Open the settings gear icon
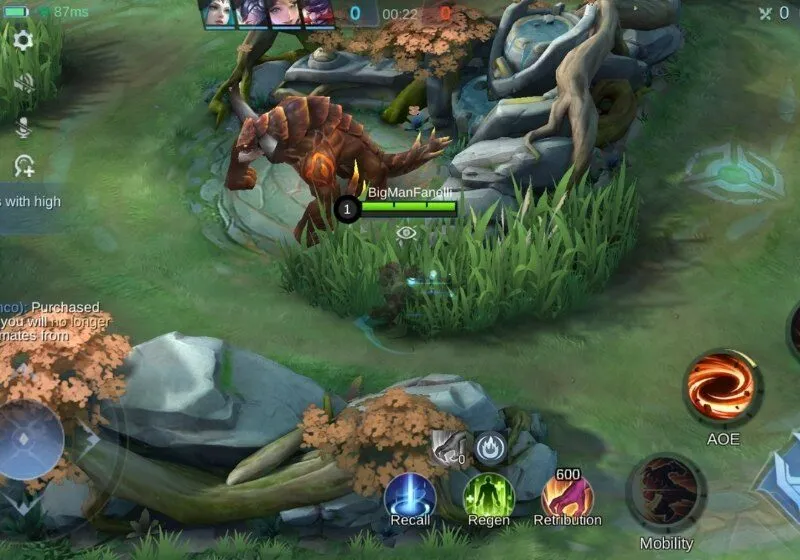Image resolution: width=800 pixels, height=560 pixels. (x=22, y=40)
